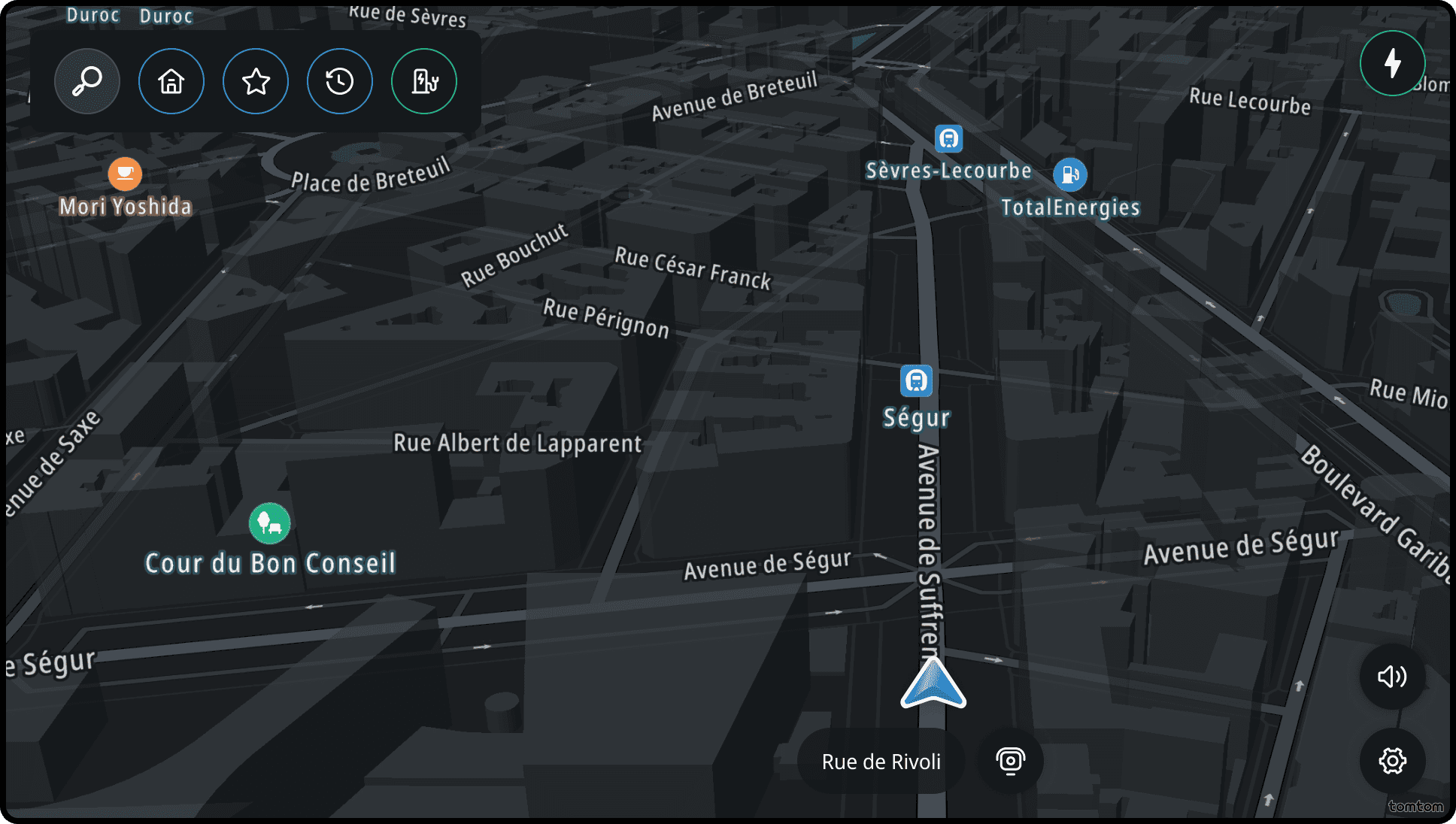Tap the lightning bolt button
Image resolution: width=1456 pixels, height=824 pixels.
(1393, 63)
